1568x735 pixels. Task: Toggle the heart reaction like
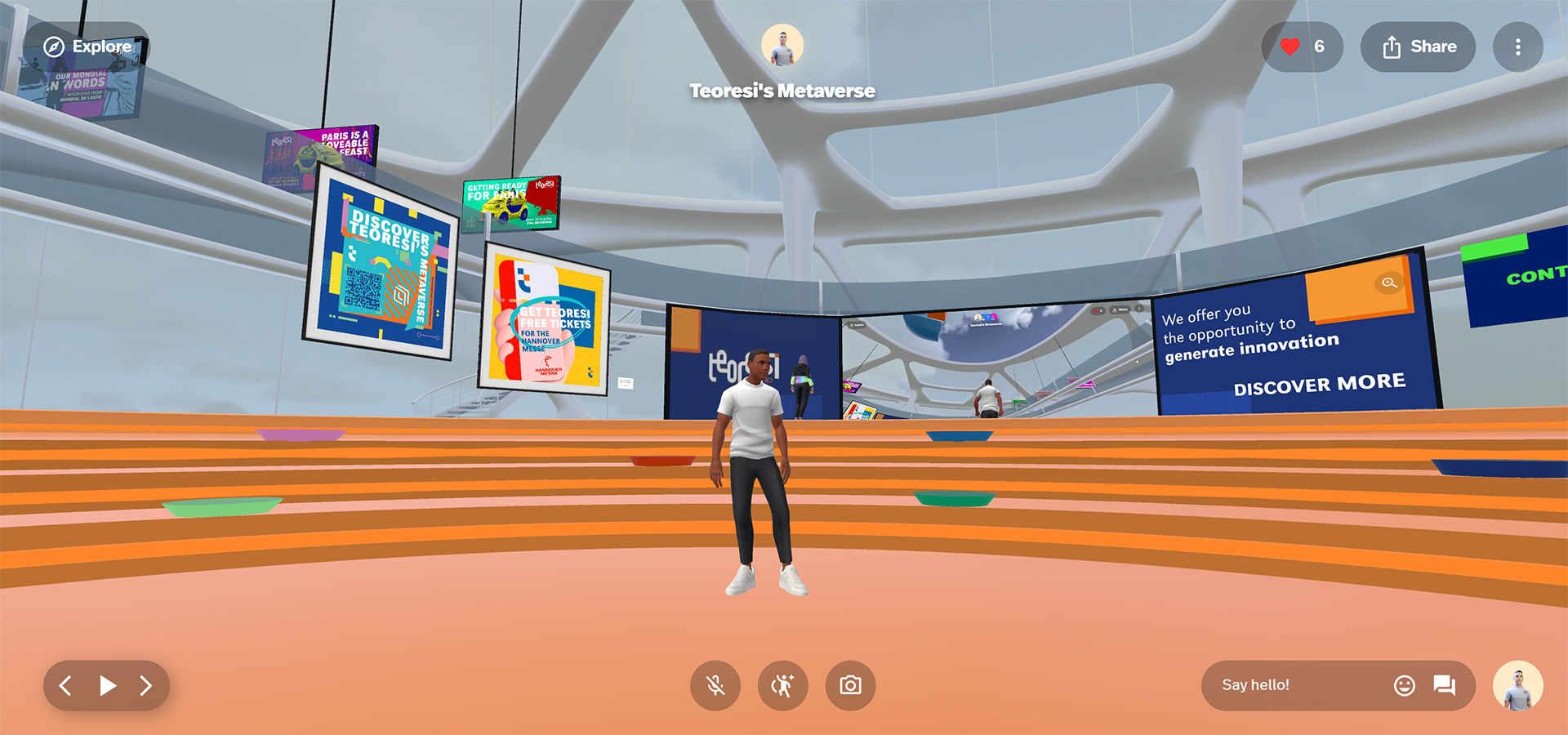[x=1289, y=47]
